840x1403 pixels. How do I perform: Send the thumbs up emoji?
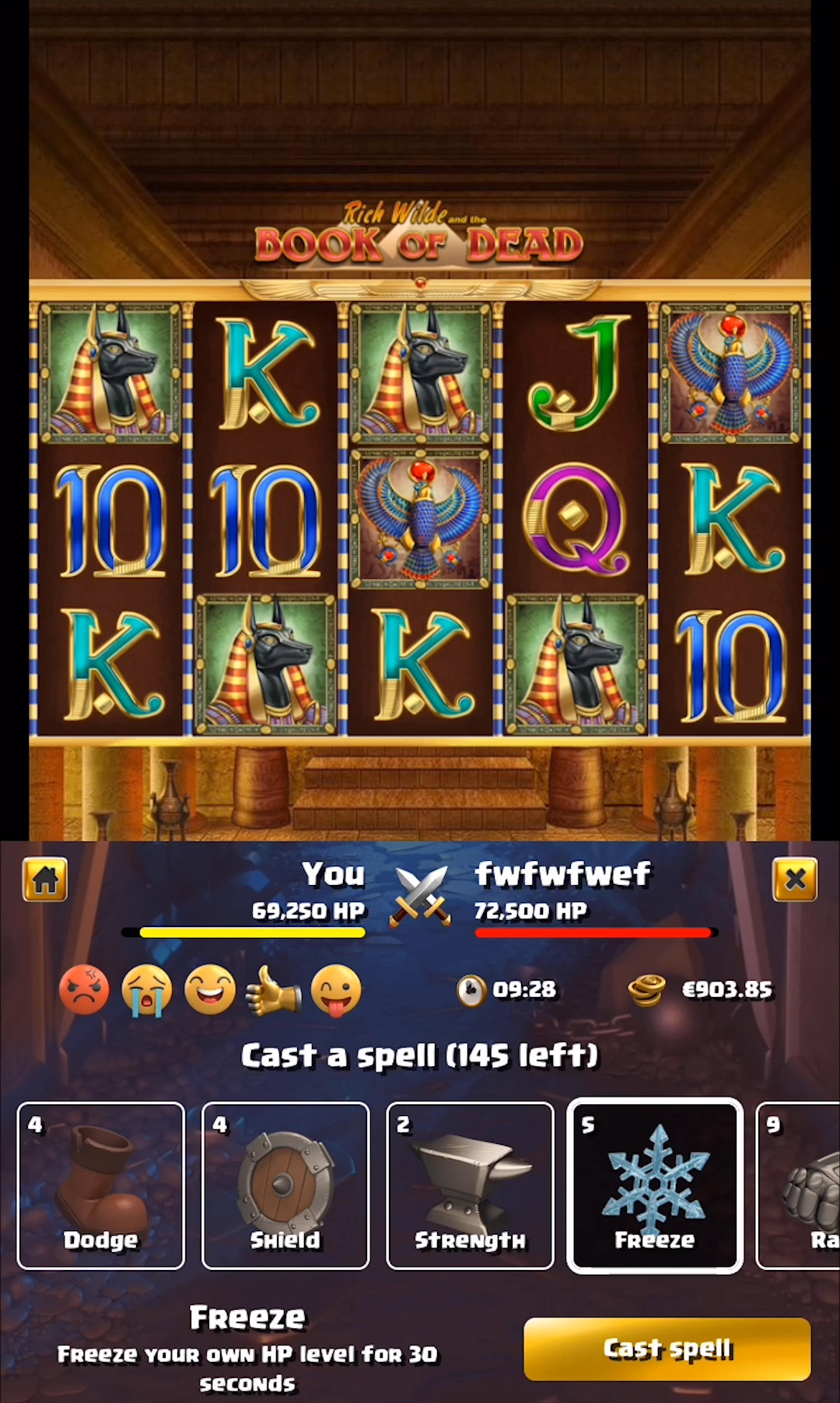point(272,990)
